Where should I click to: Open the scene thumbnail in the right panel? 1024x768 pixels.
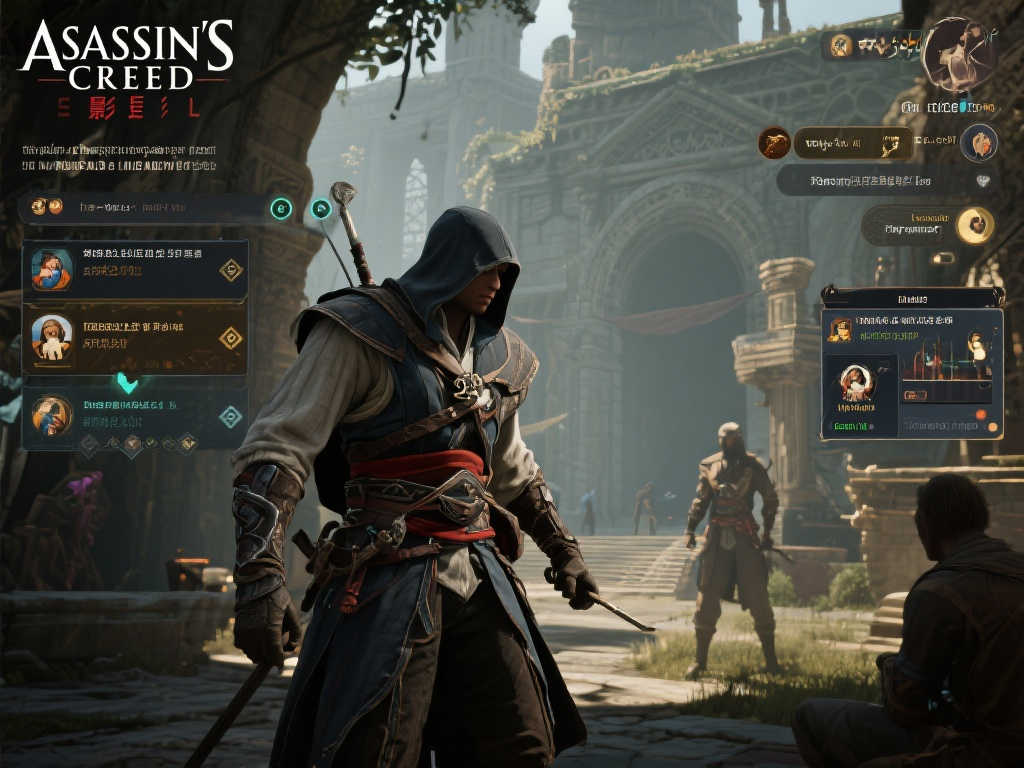(x=946, y=358)
